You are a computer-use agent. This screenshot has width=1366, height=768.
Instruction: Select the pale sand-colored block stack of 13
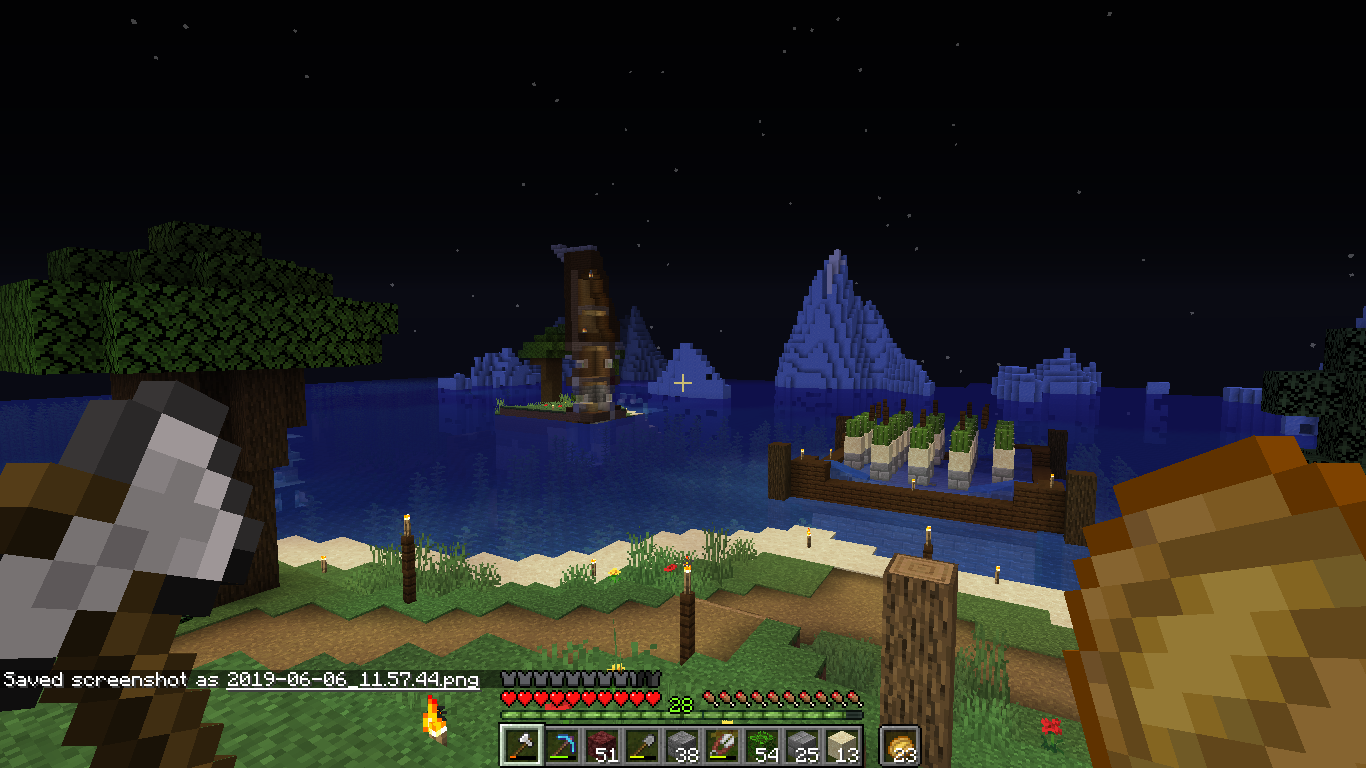click(x=842, y=745)
